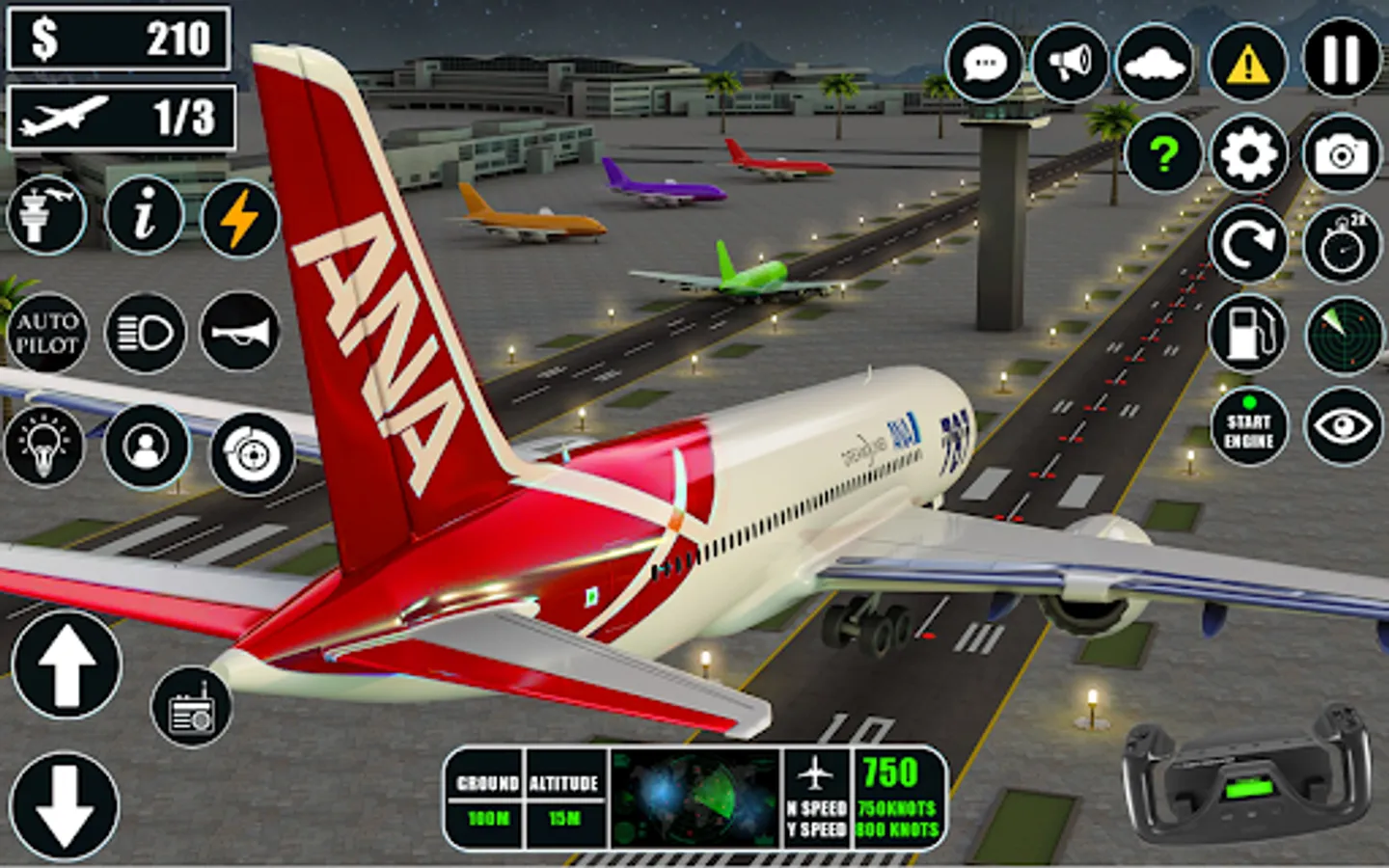This screenshot has width=1389, height=868.
Task: Tap the fuel pump button
Action: [x=1248, y=333]
